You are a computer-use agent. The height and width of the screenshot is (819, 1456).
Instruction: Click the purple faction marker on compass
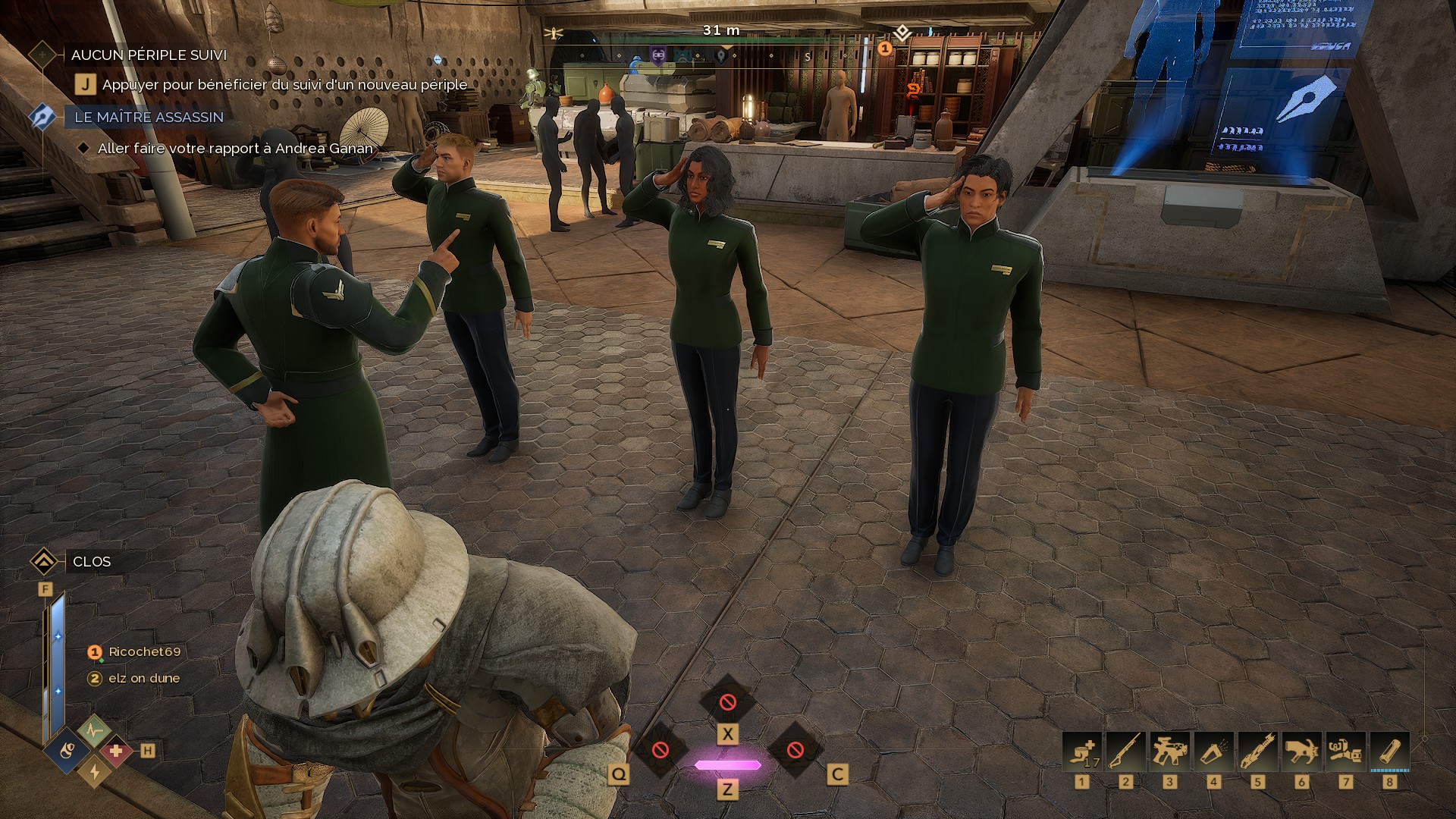pyautogui.click(x=658, y=54)
